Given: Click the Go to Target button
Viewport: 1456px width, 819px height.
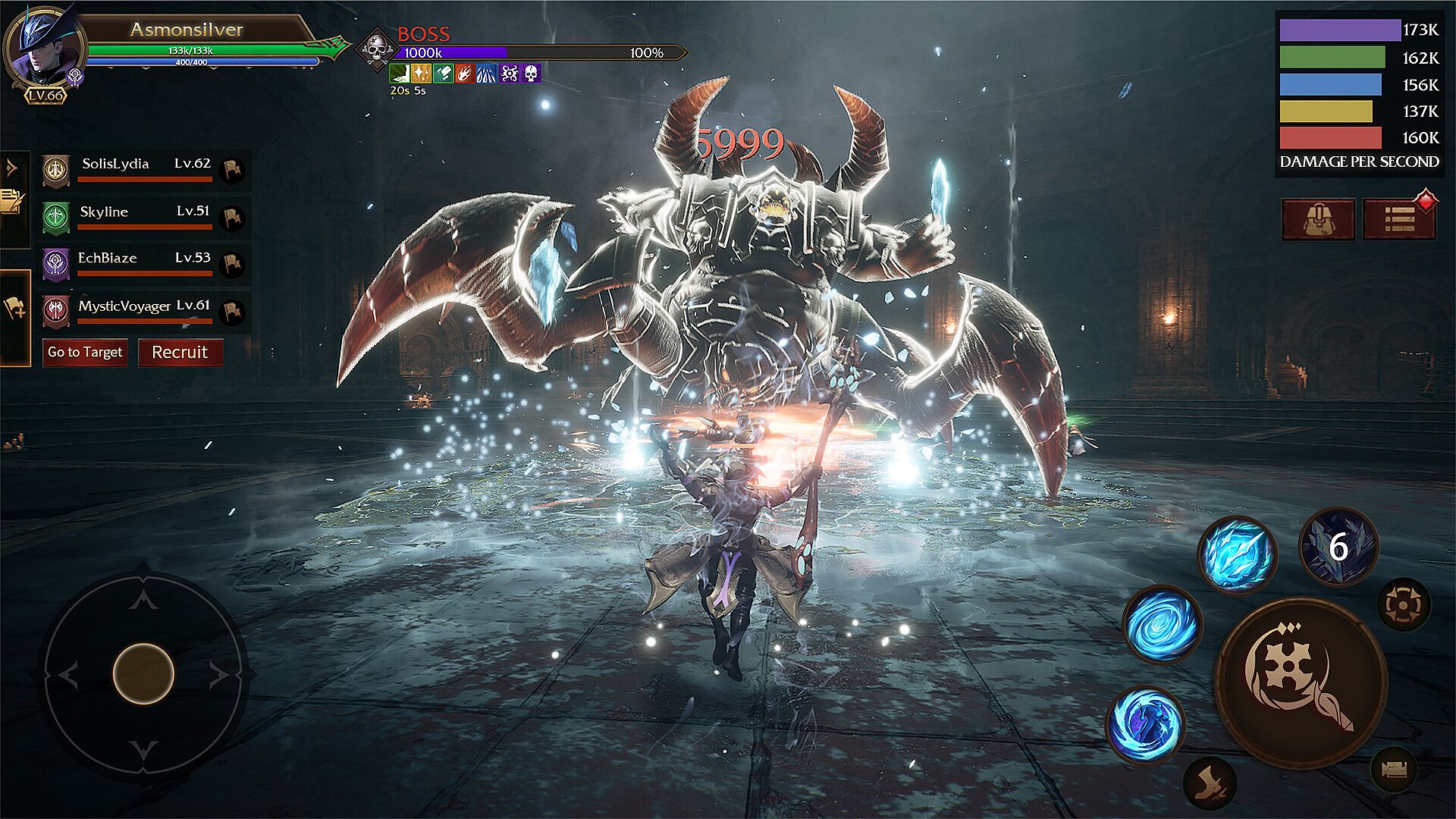Looking at the screenshot, I should point(85,353).
